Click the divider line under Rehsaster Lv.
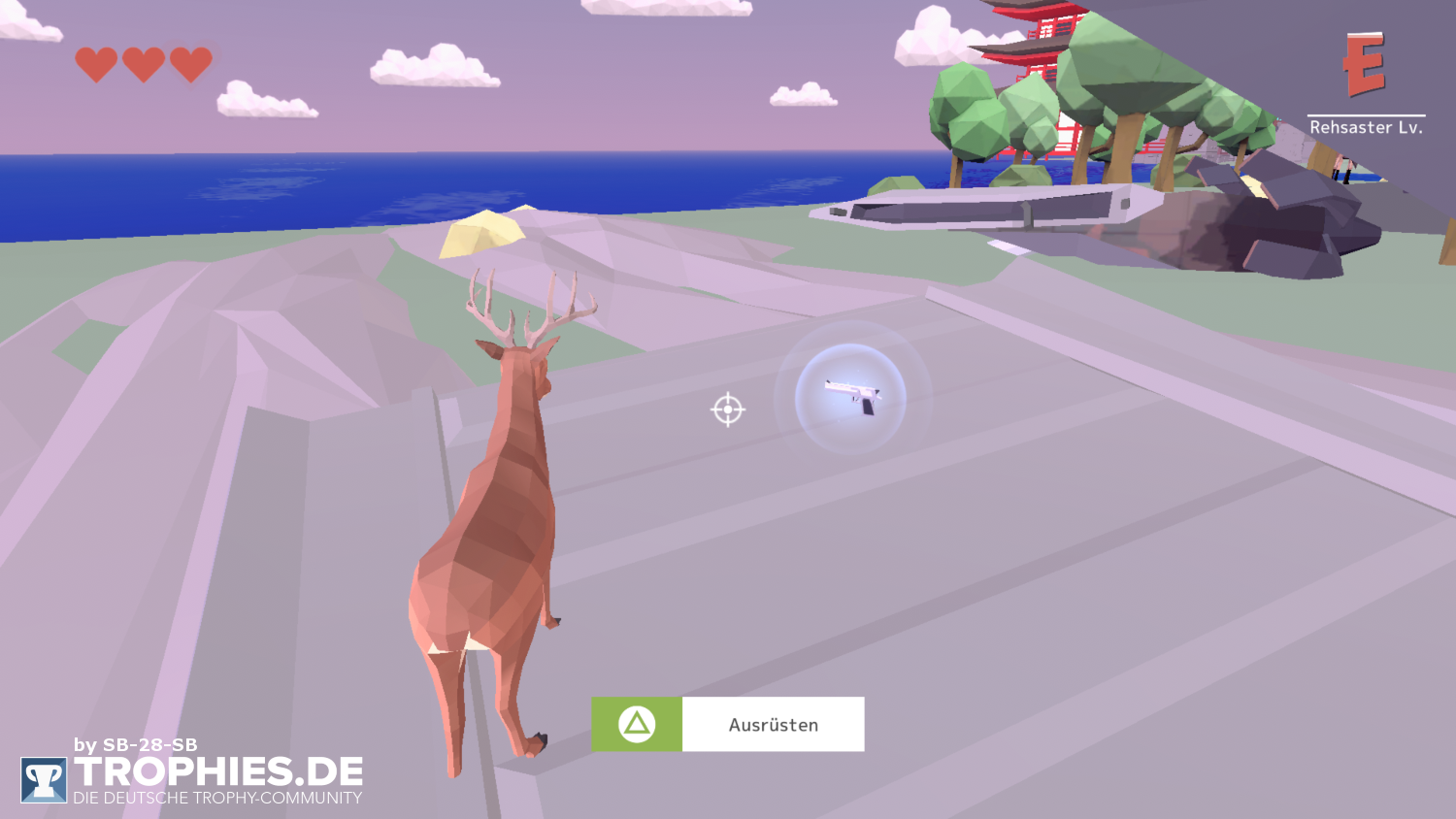The height and width of the screenshot is (819, 1456). [1366, 114]
